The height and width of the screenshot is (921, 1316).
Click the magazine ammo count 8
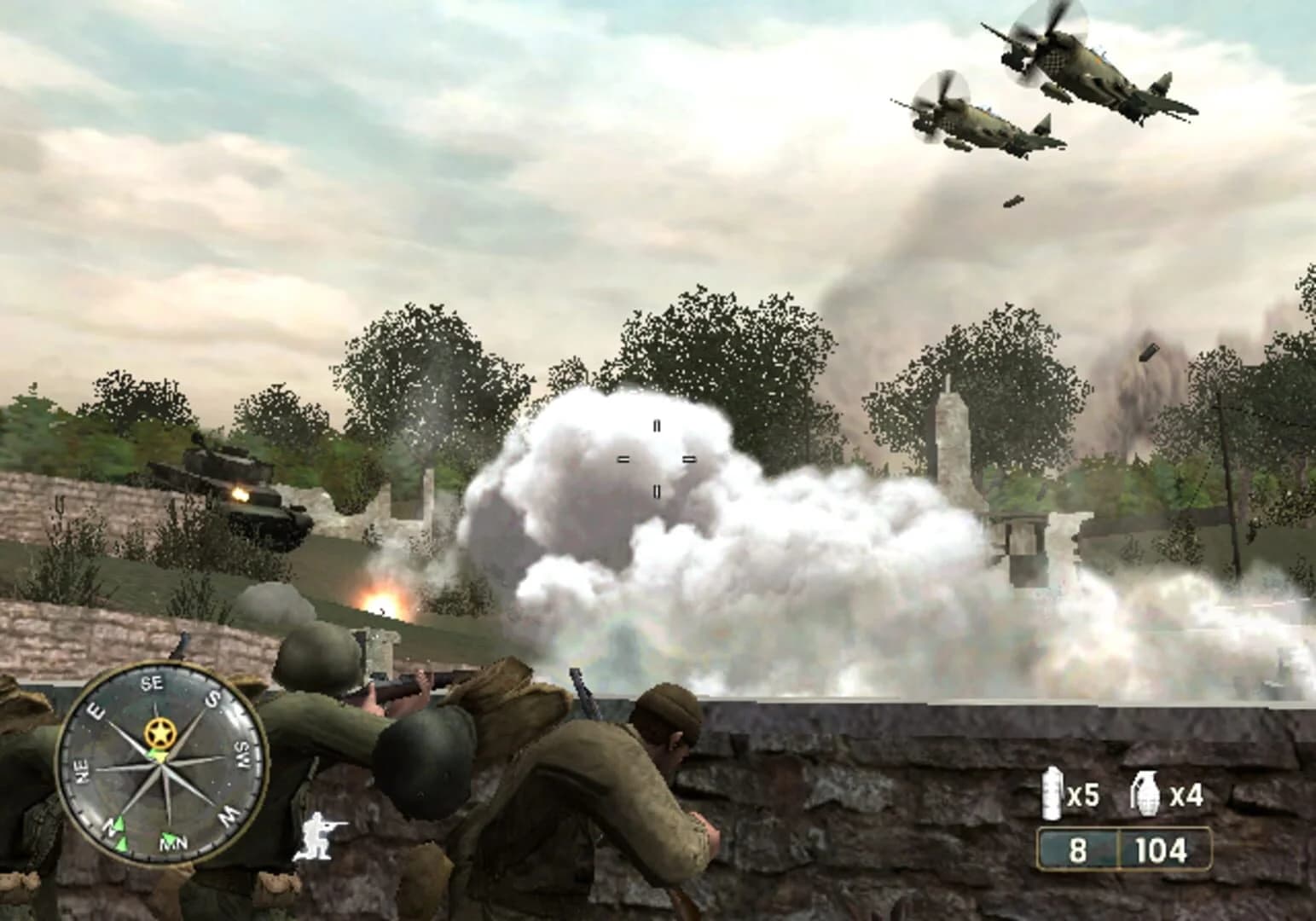tap(1077, 849)
